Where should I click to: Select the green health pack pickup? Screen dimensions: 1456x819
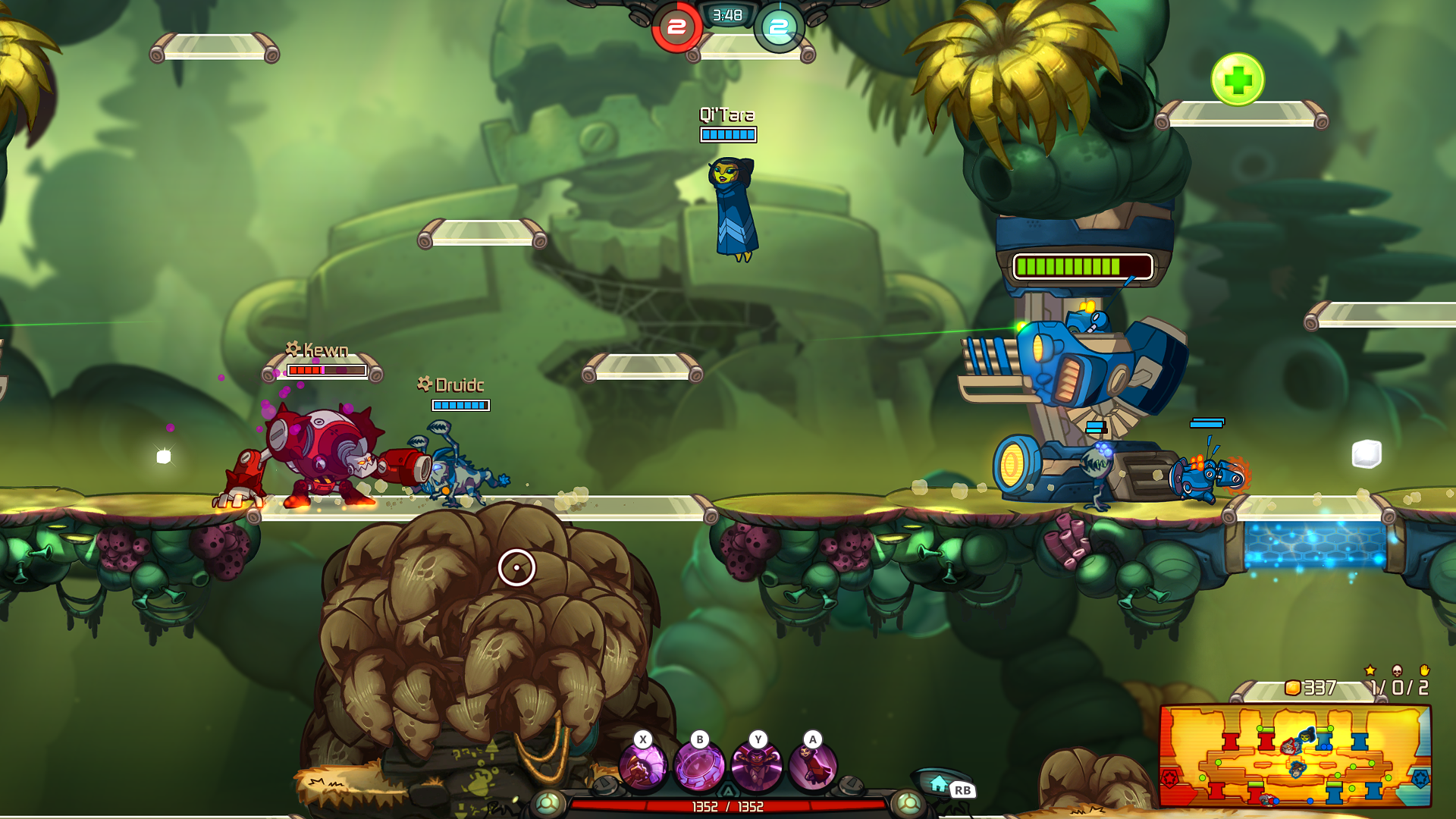tap(1238, 76)
